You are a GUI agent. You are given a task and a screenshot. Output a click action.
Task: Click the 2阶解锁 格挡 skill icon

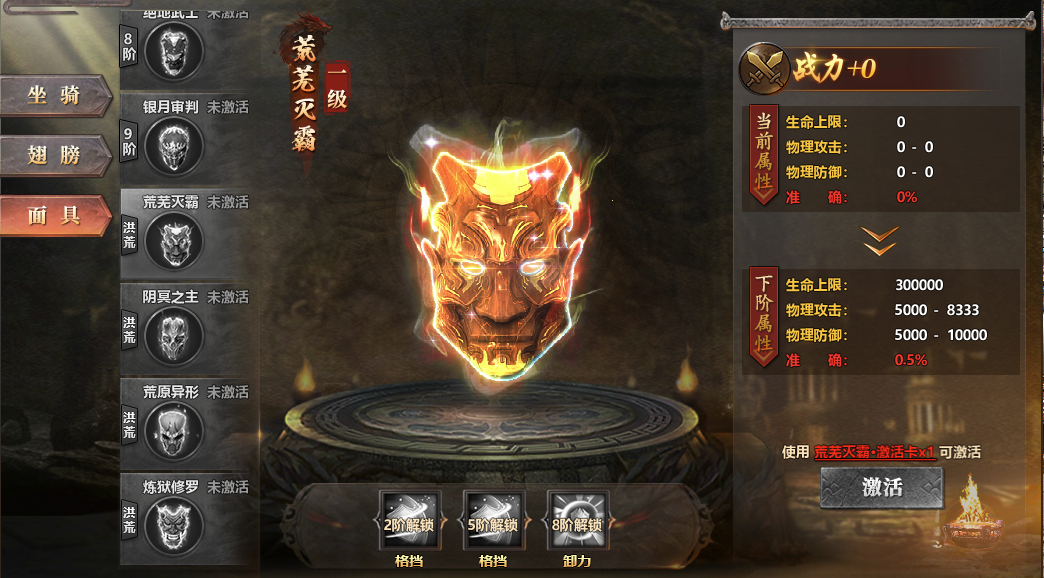click(409, 520)
